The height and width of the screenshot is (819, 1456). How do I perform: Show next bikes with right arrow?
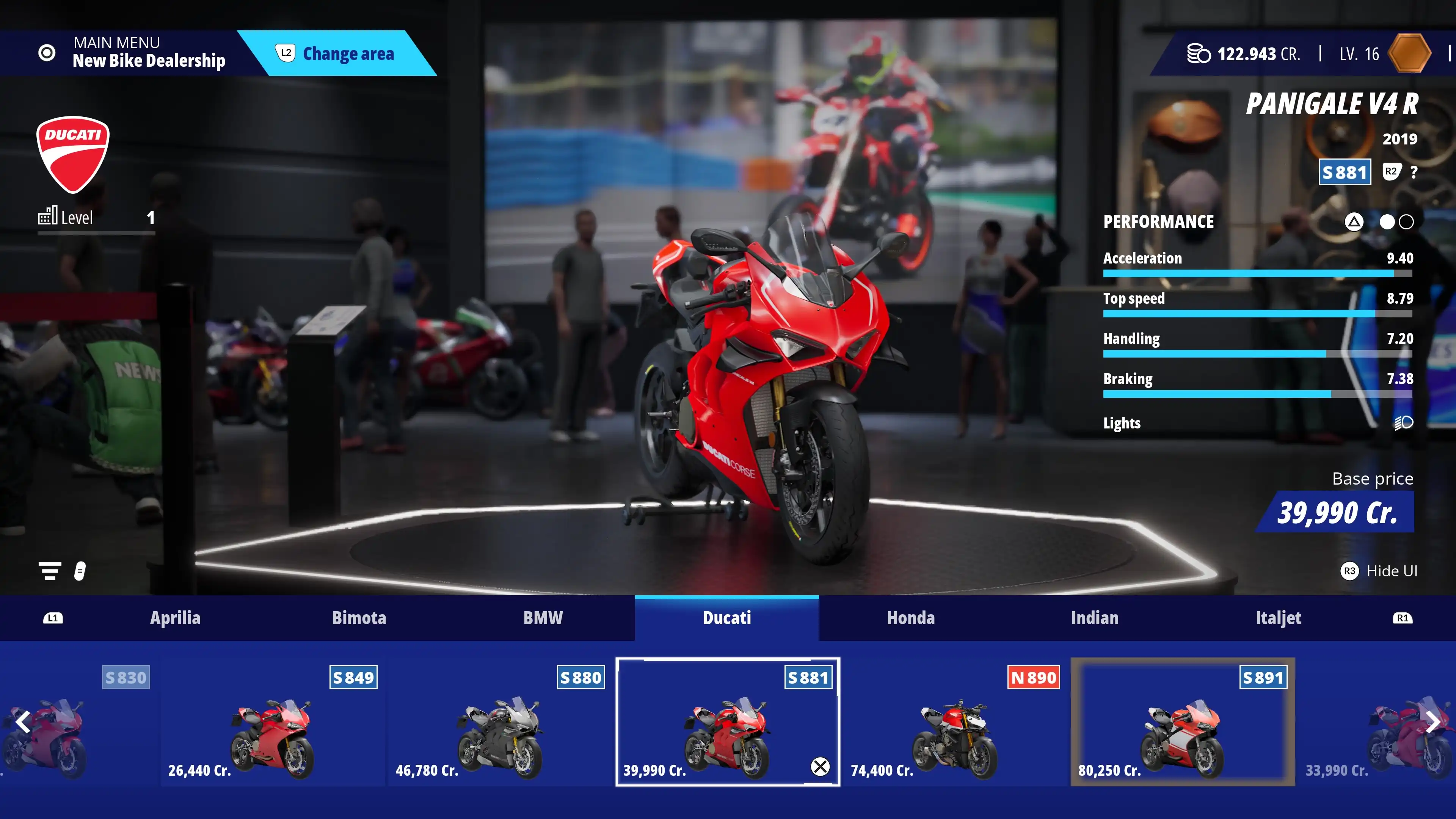pyautogui.click(x=1433, y=722)
